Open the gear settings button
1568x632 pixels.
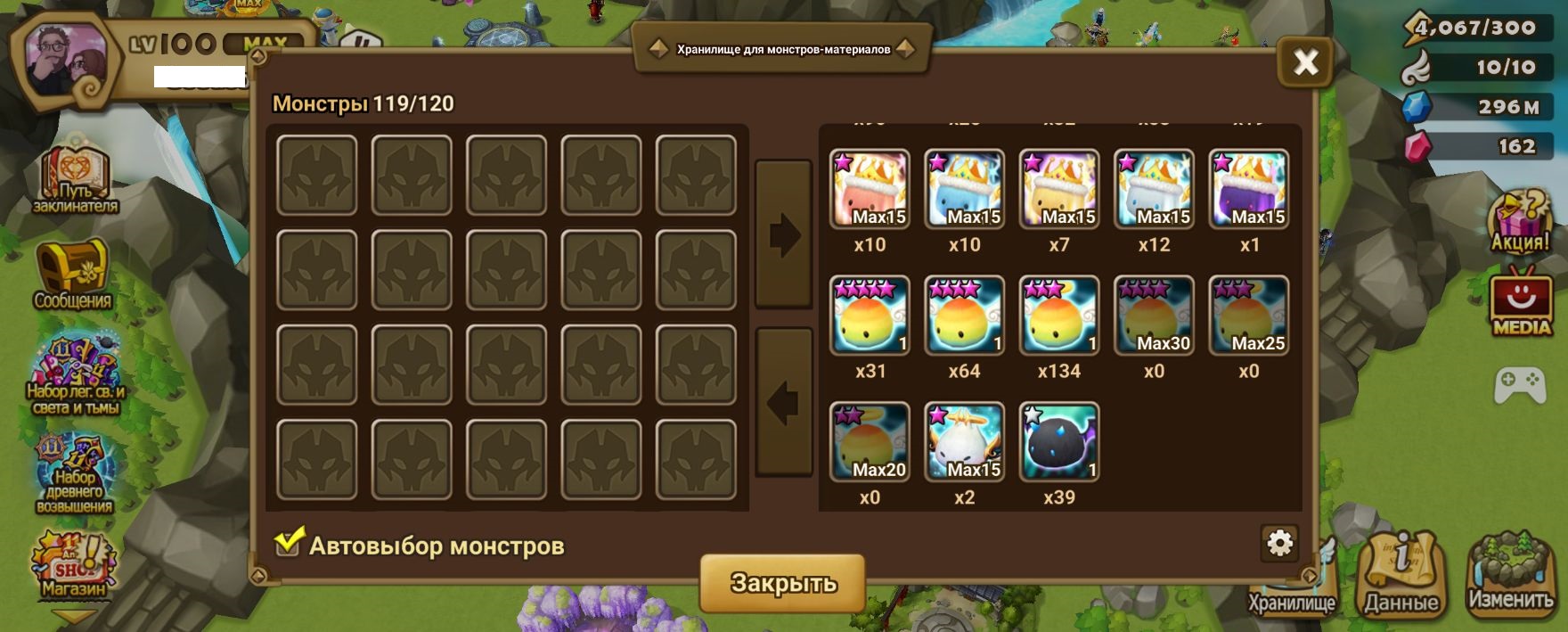[x=1279, y=543]
